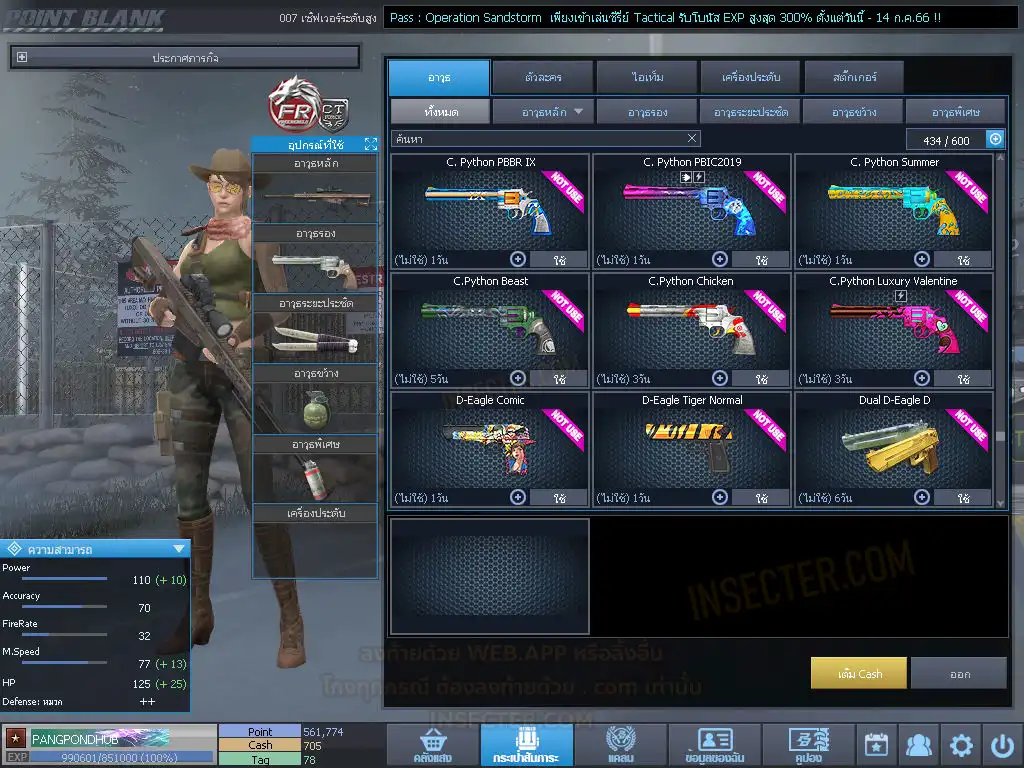The height and width of the screenshot is (768, 1024).
Task: Show อาวุธพิเศษ special weapons category
Action: (955, 112)
